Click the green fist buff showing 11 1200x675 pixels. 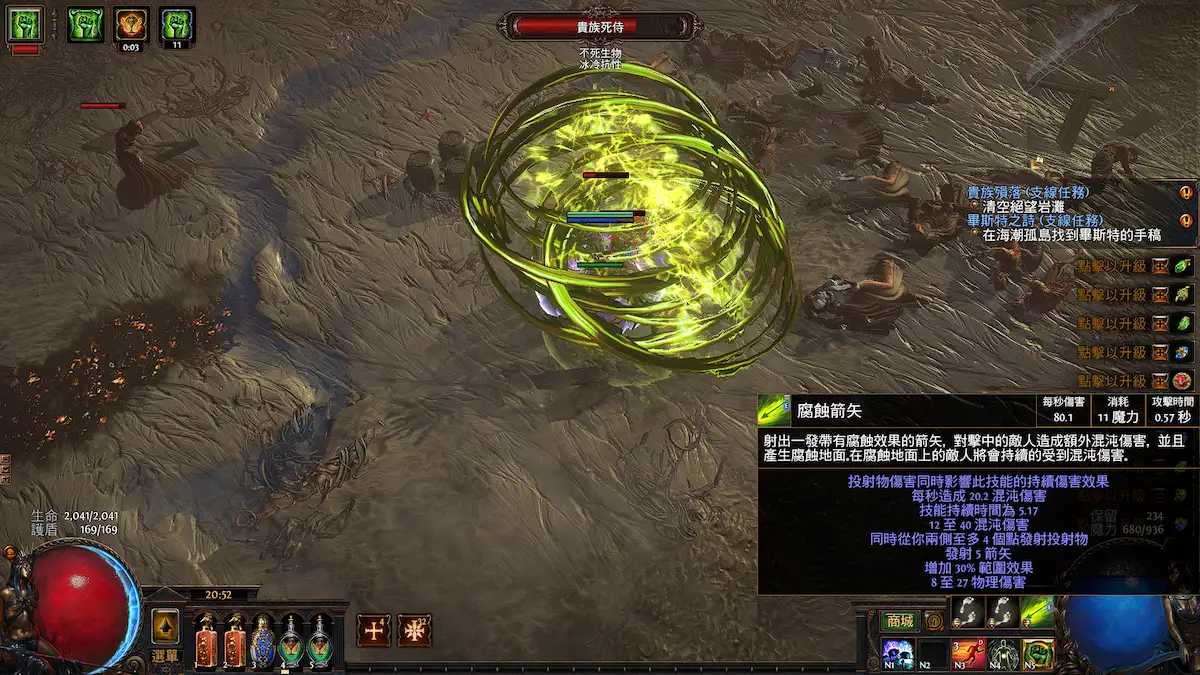click(x=177, y=22)
